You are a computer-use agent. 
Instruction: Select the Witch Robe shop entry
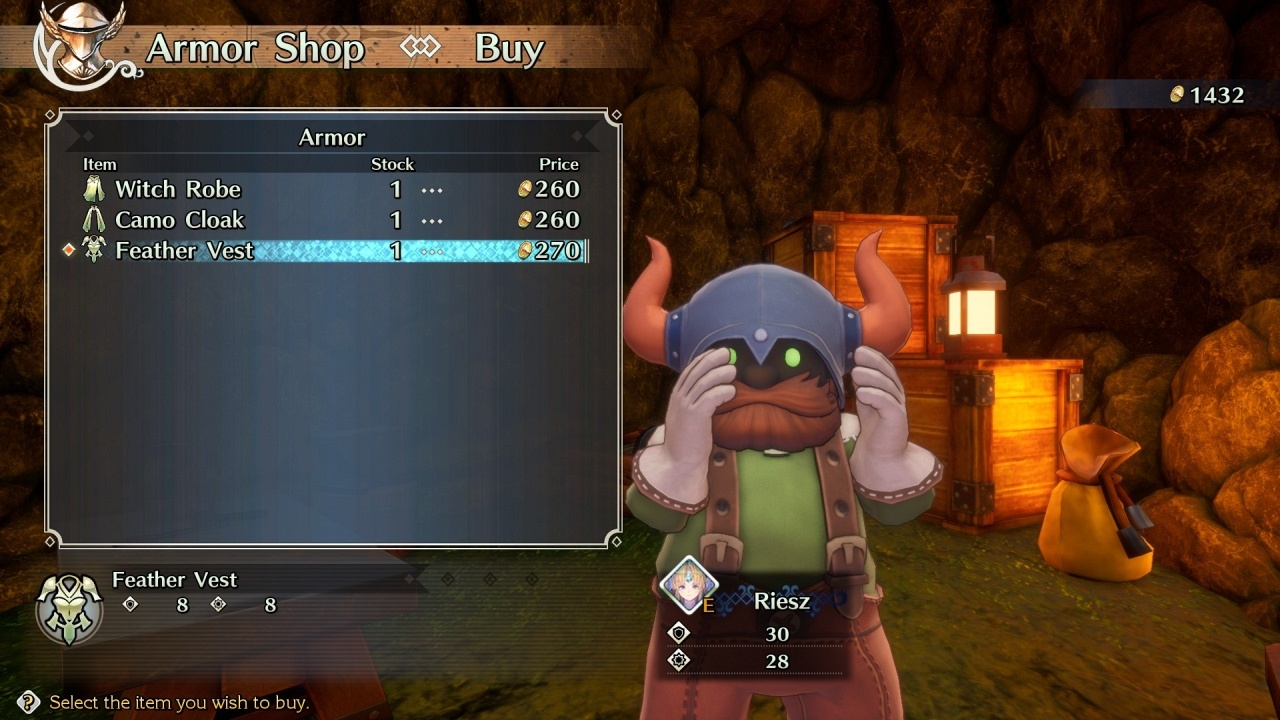coord(178,189)
